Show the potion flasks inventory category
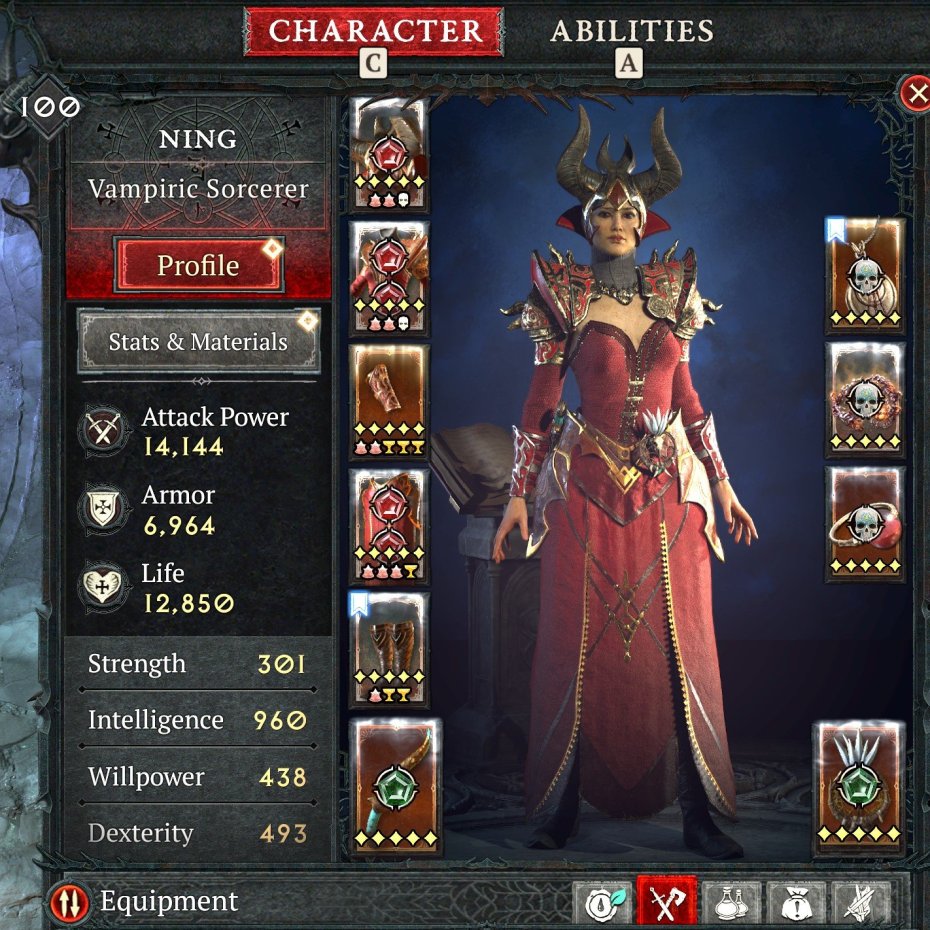 728,902
